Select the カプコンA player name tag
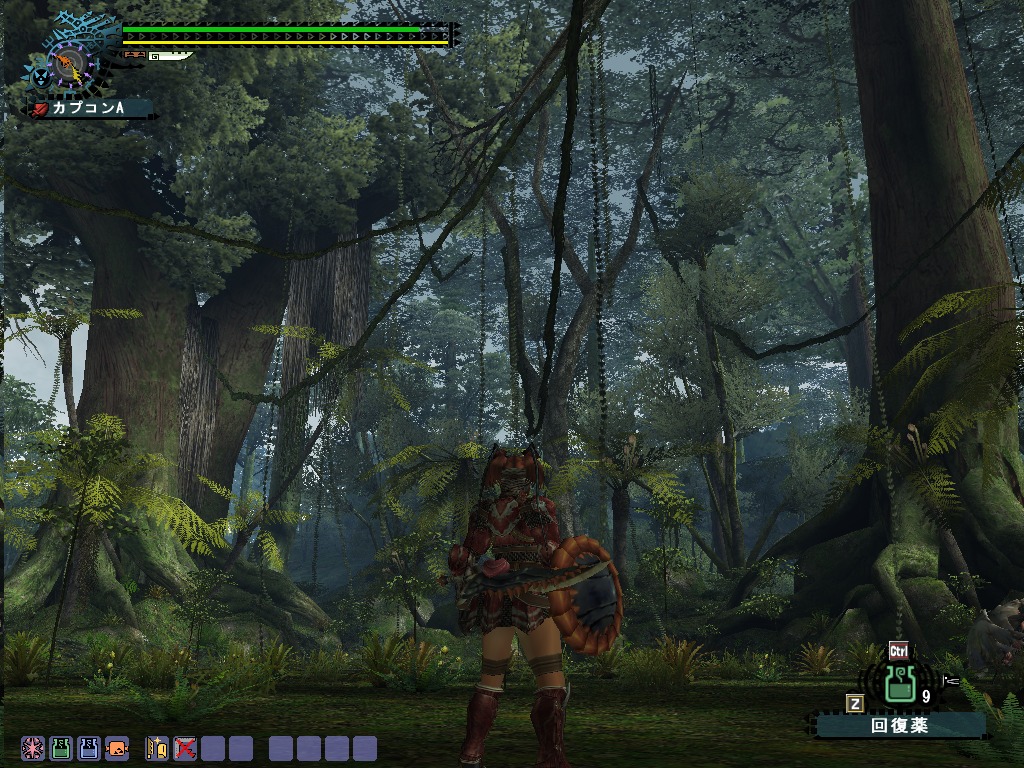Image resolution: width=1024 pixels, height=768 pixels. coord(92,108)
